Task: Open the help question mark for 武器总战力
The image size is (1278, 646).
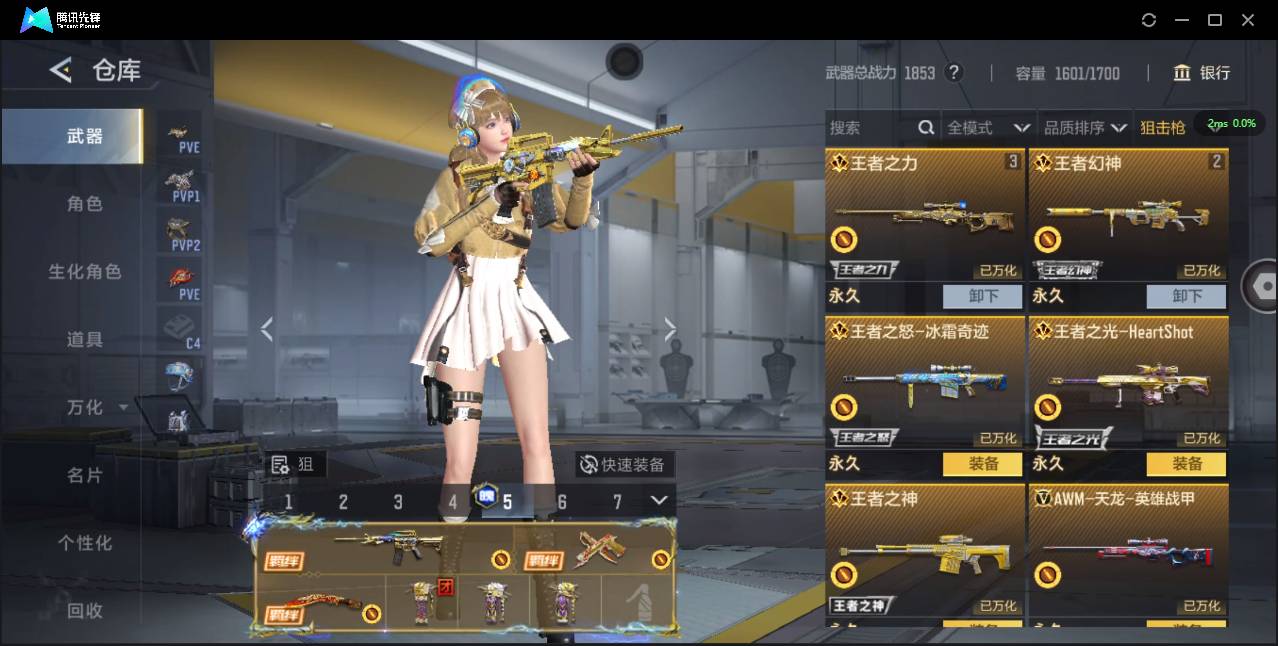Action: [x=954, y=73]
